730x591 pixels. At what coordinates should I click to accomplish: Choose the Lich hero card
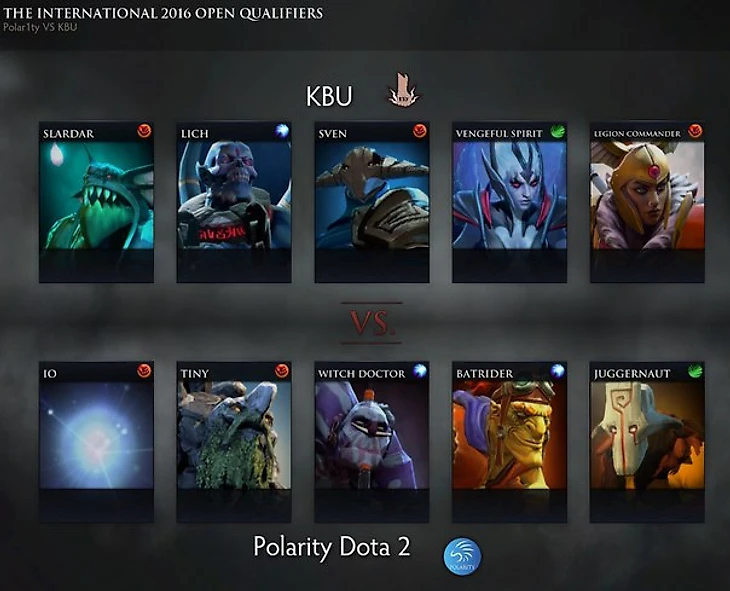tap(234, 202)
